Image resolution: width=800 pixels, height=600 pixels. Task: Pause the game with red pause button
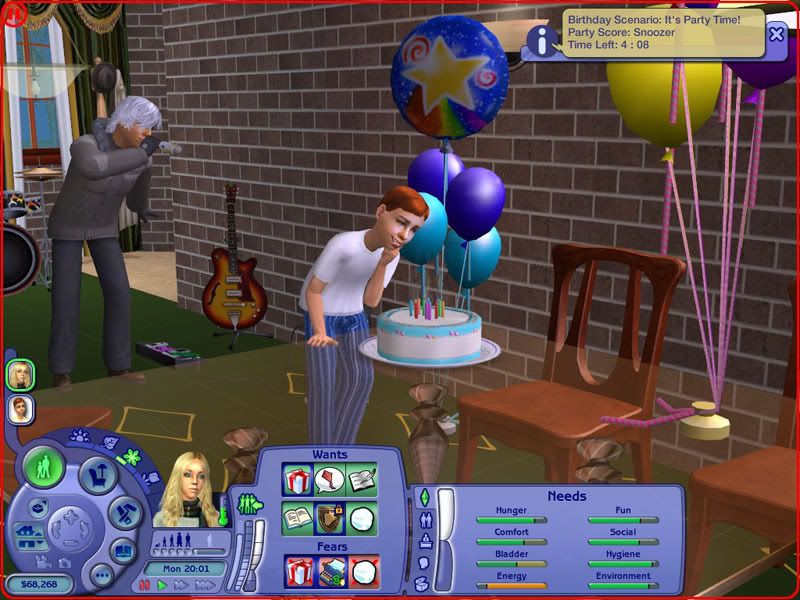coord(145,586)
